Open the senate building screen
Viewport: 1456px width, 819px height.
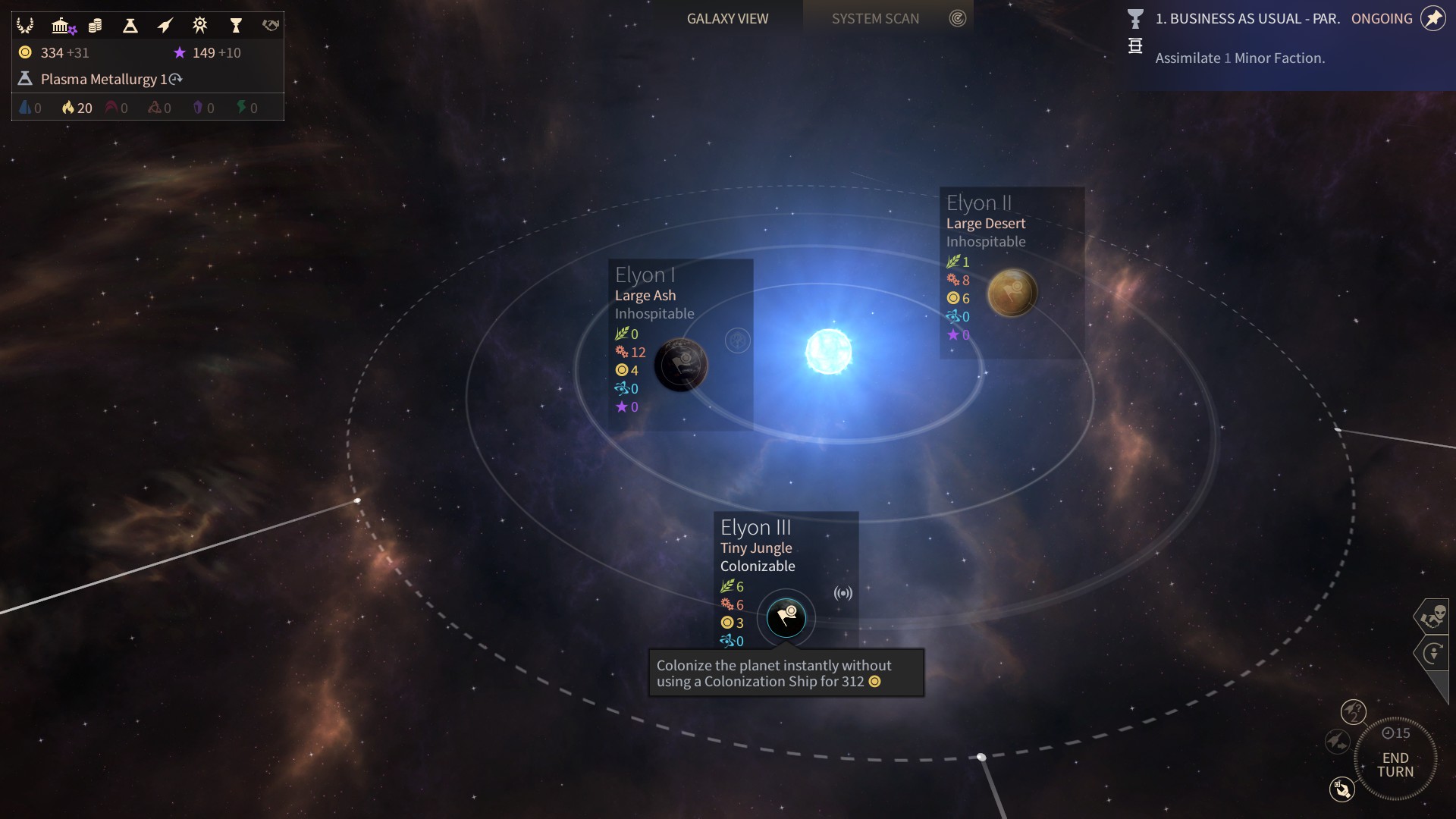[61, 26]
